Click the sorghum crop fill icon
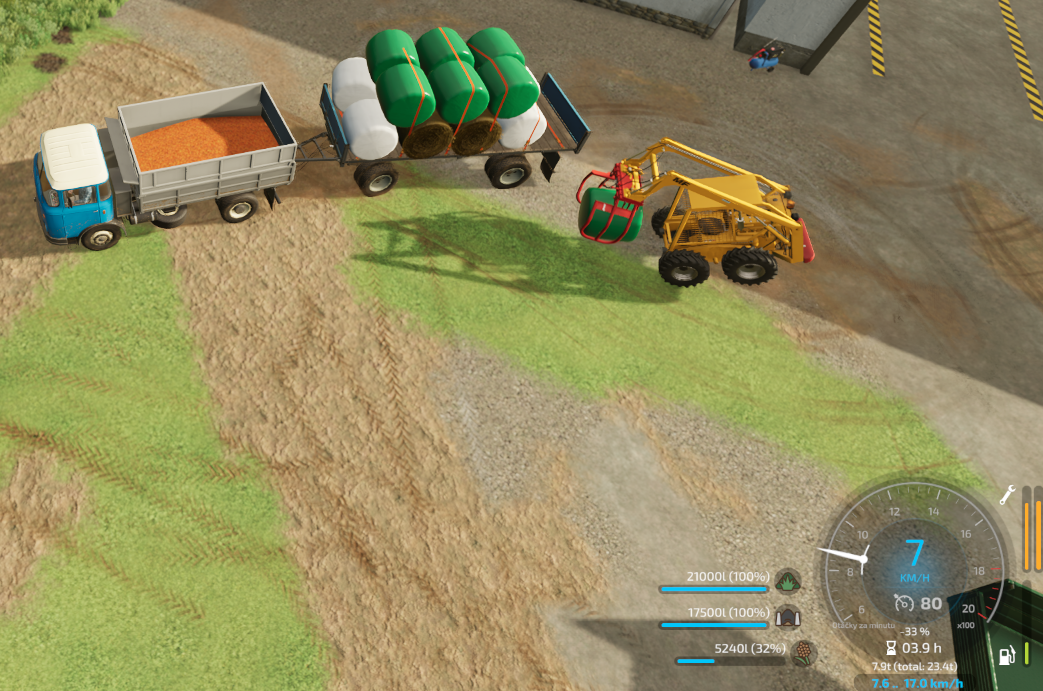This screenshot has width=1043, height=691. pyautogui.click(x=803, y=653)
